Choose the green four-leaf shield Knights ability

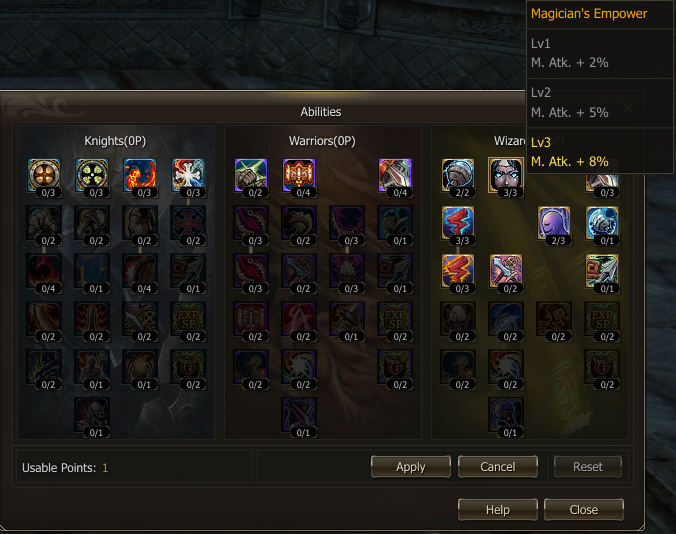92,174
